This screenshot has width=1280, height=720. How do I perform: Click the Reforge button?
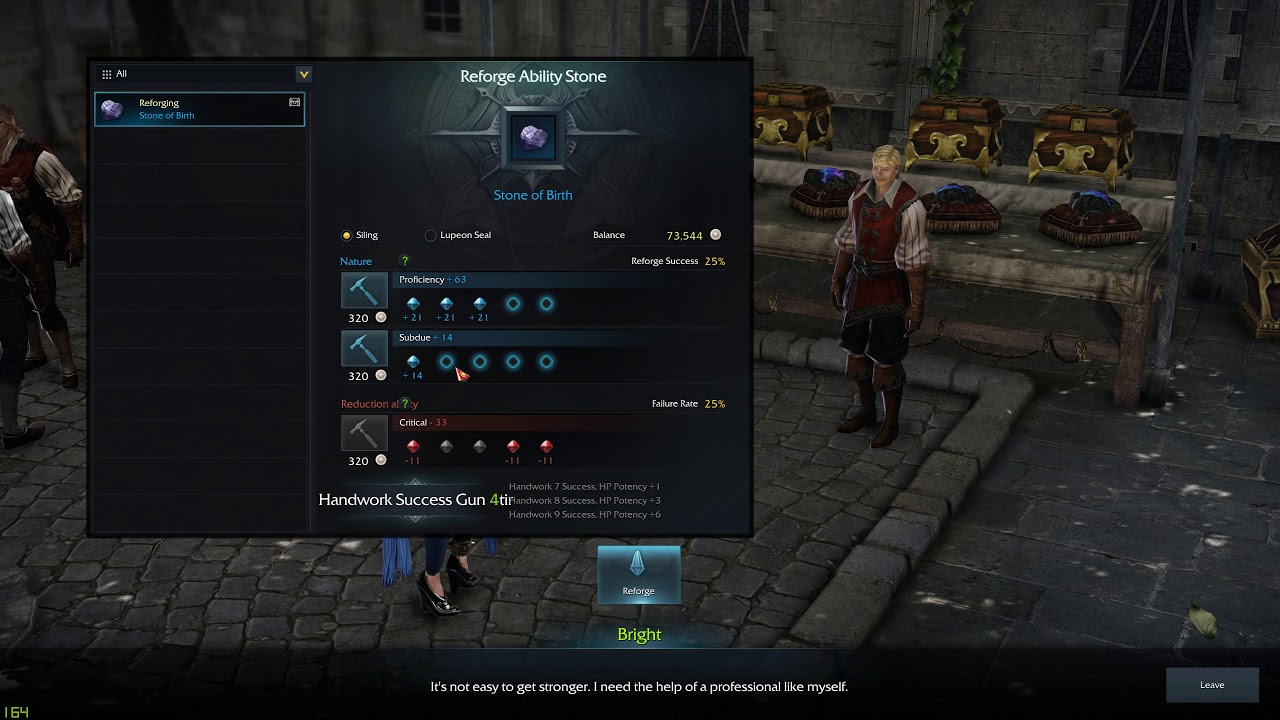(638, 574)
